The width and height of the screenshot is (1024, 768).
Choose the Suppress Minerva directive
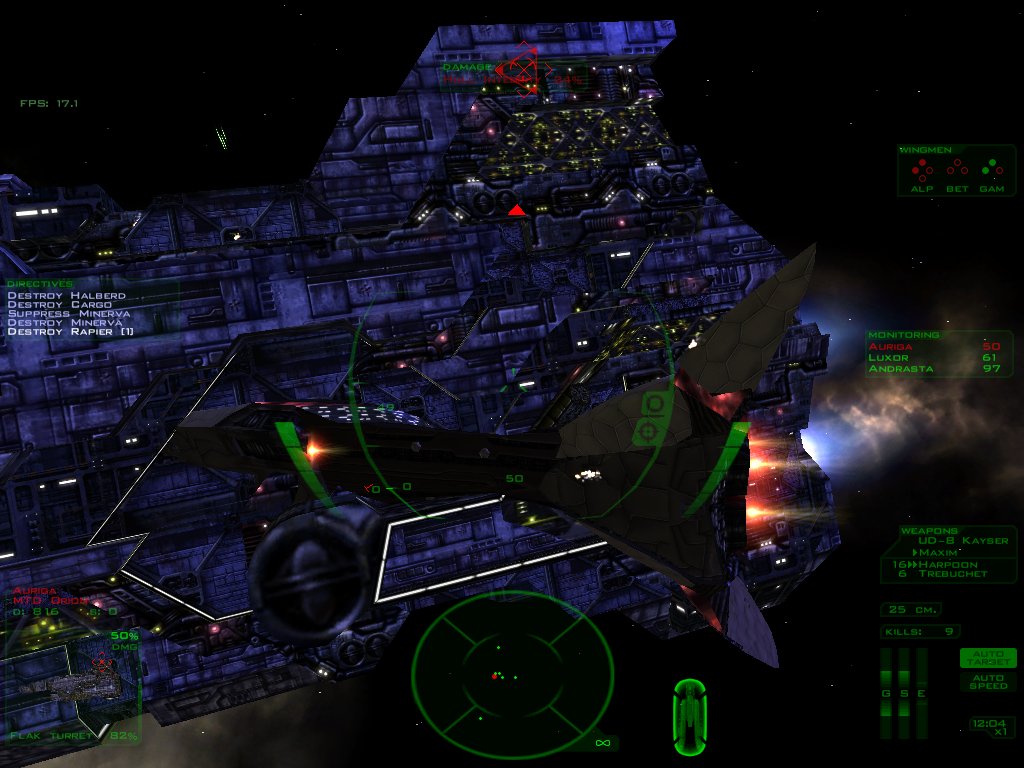pyautogui.click(x=68, y=314)
